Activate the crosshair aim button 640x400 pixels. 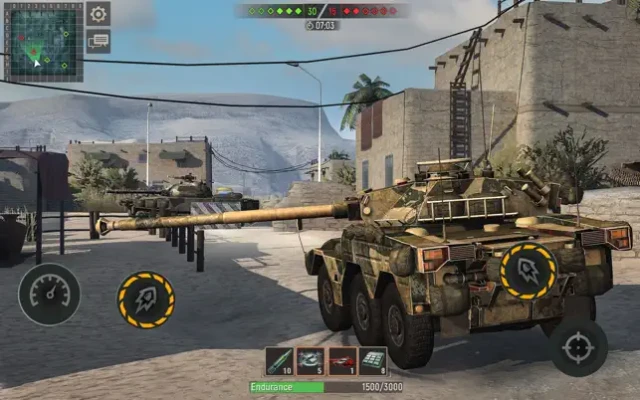578,347
